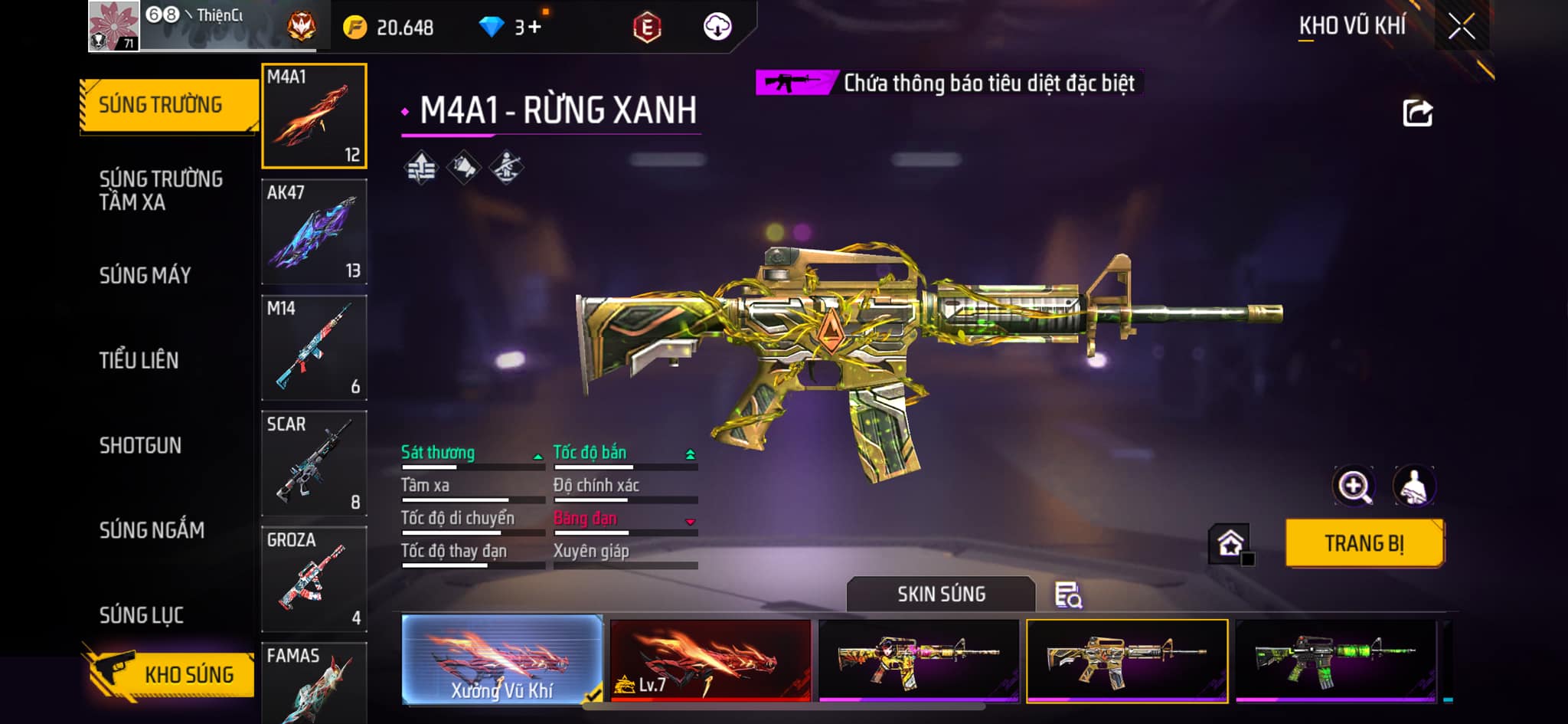
Task: Switch to Súng Trường Tầm Xa category
Action: 161,190
